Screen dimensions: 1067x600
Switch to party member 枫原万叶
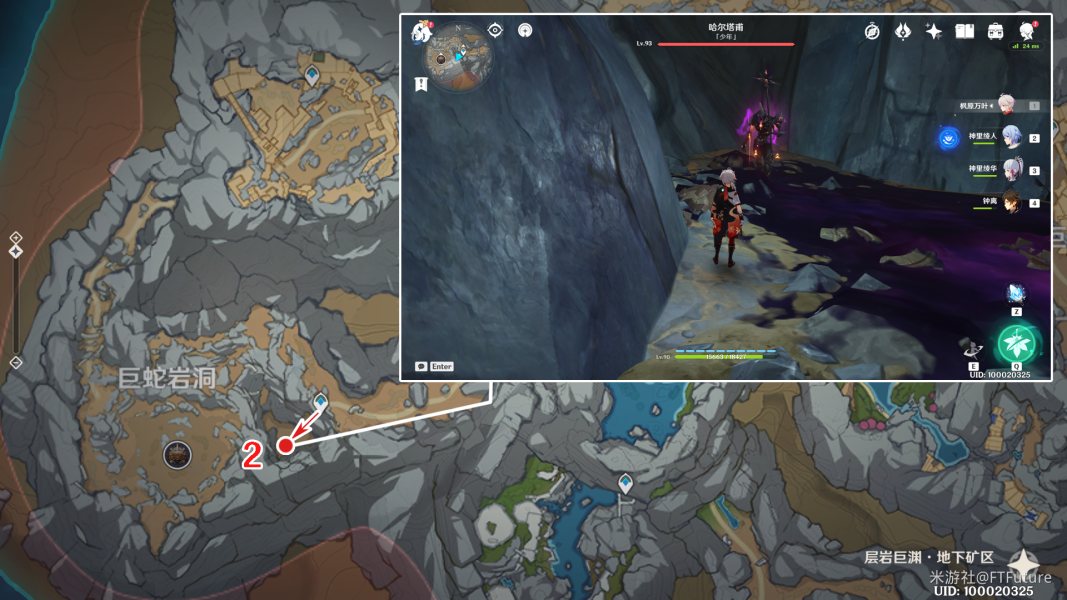tap(1004, 105)
